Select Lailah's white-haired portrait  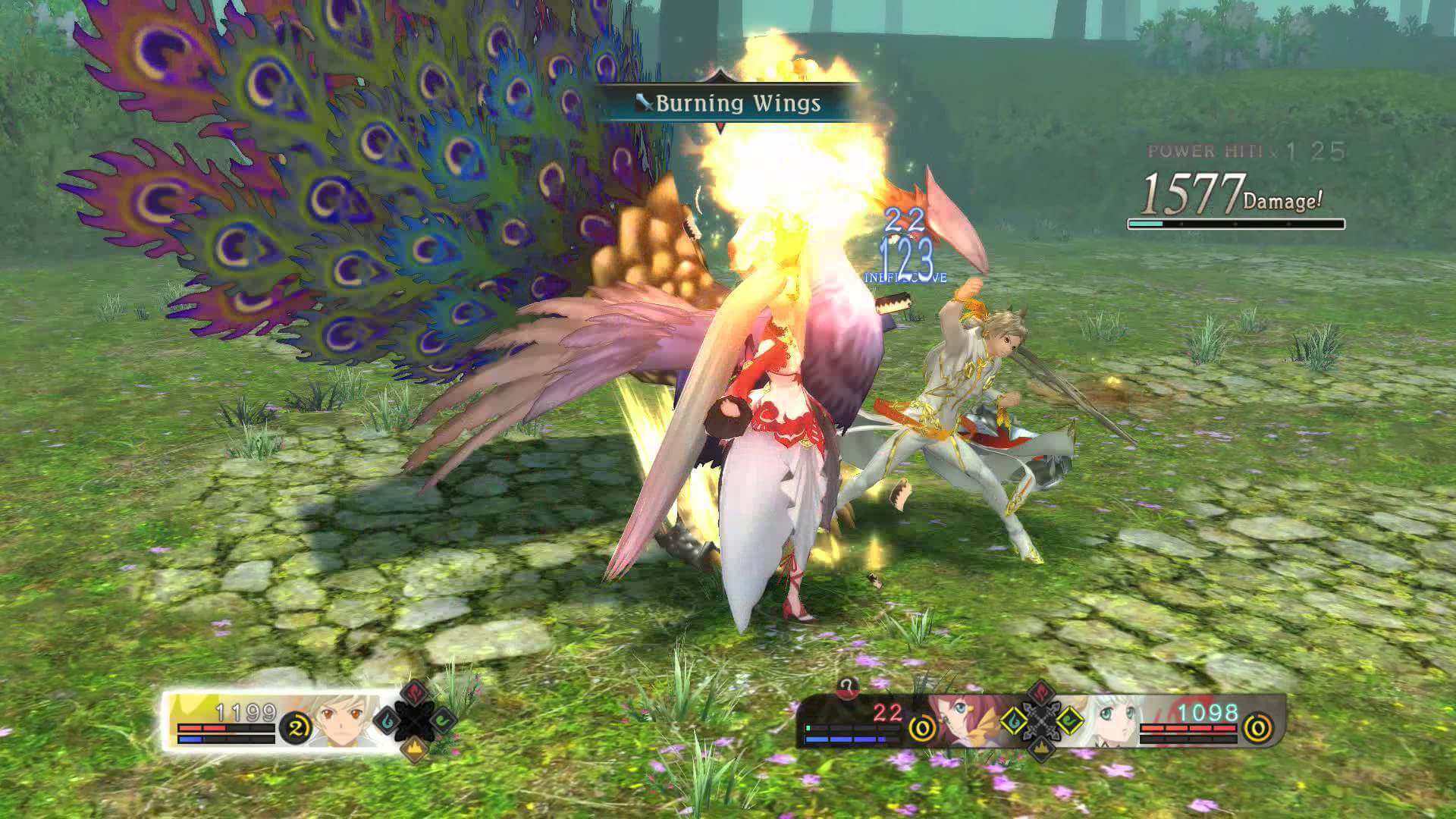click(x=1109, y=720)
